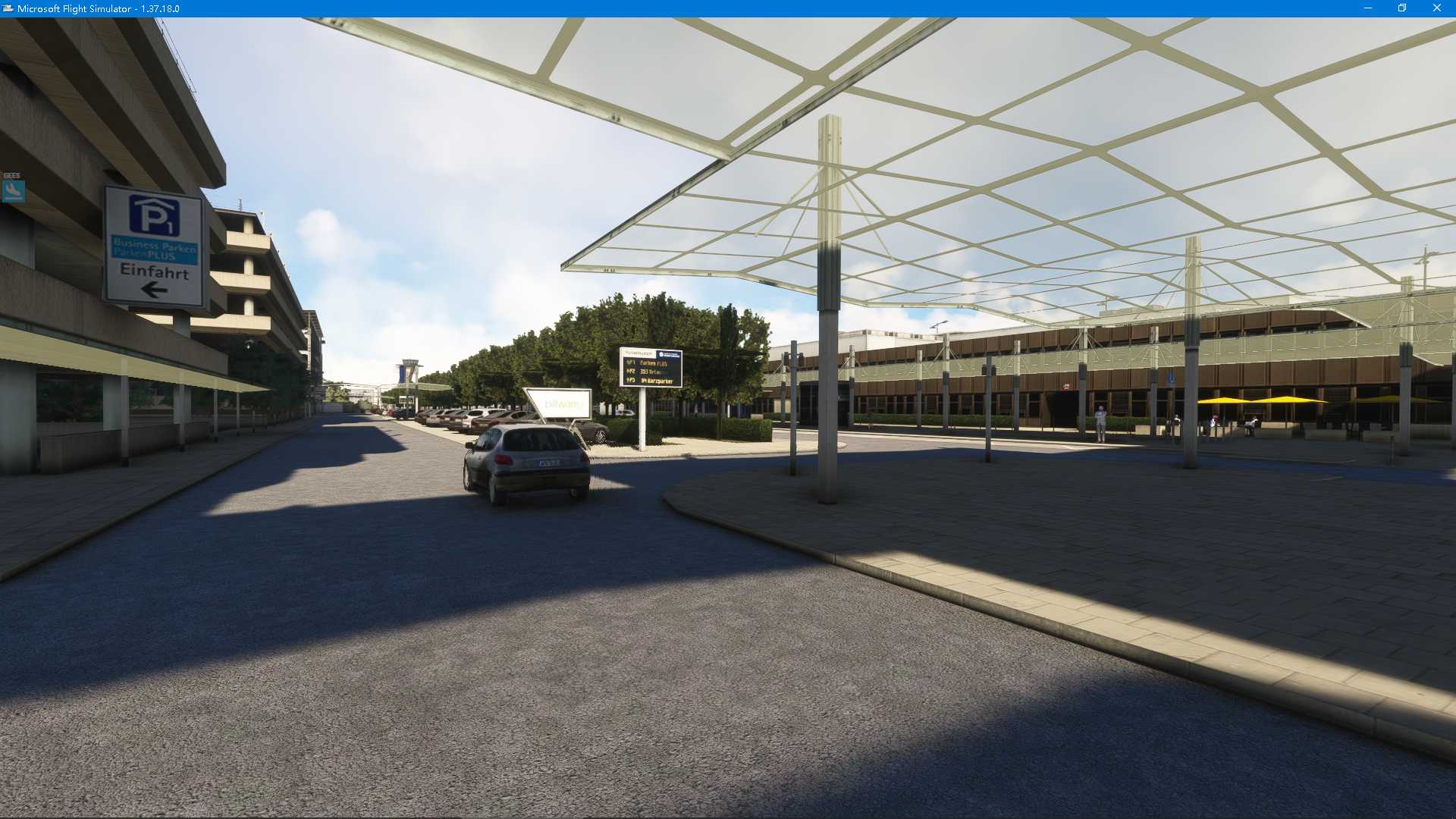Viewport: 1456px width, 819px height.
Task: Select the airport logo on the parking display board
Action: 667,355
